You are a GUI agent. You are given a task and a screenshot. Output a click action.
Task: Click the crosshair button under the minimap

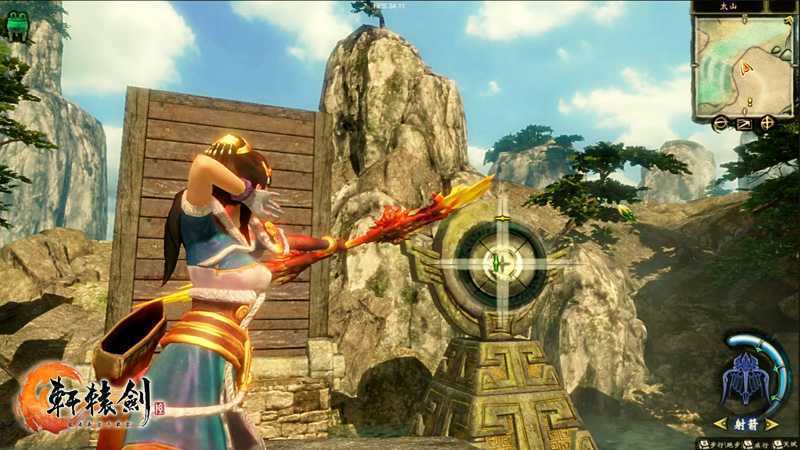[768, 124]
